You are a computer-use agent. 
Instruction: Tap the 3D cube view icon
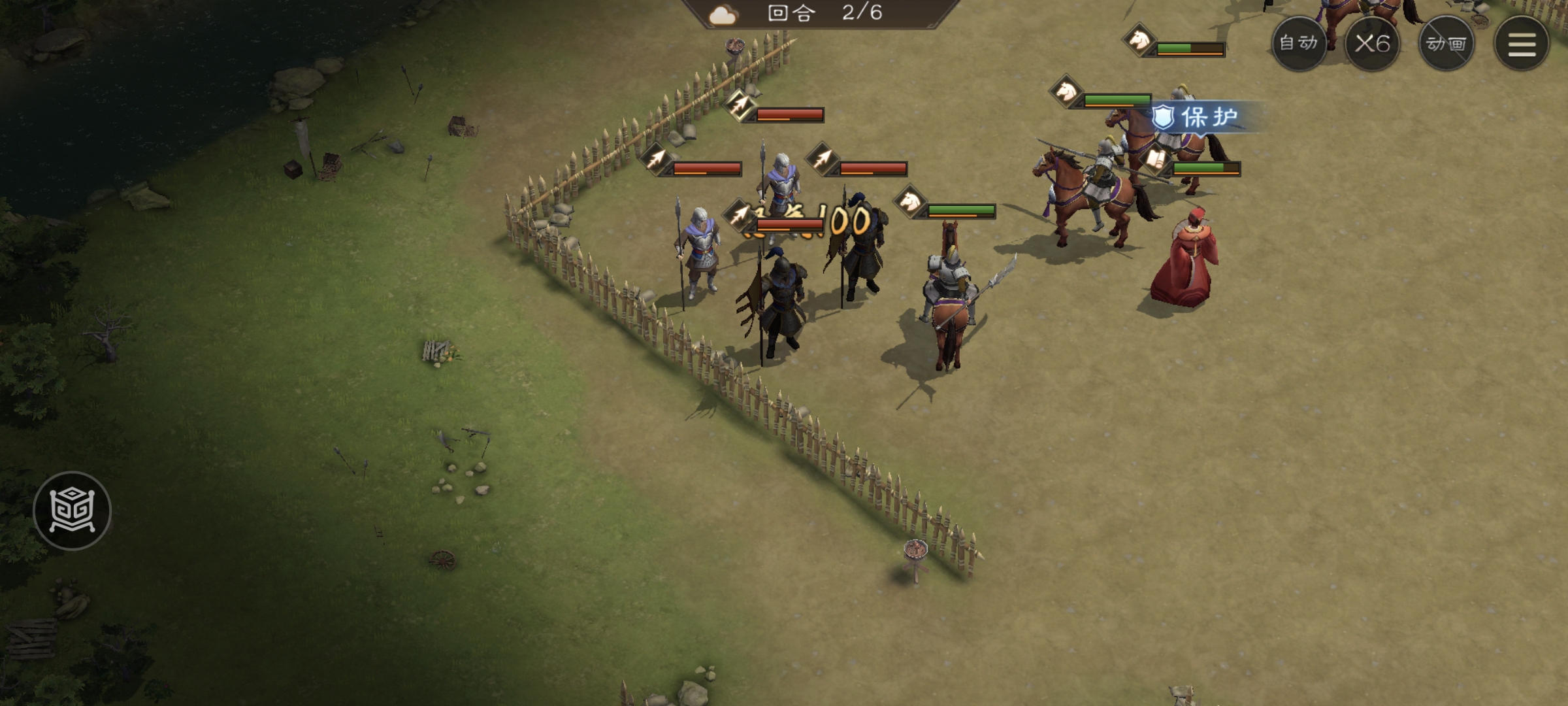(x=73, y=511)
